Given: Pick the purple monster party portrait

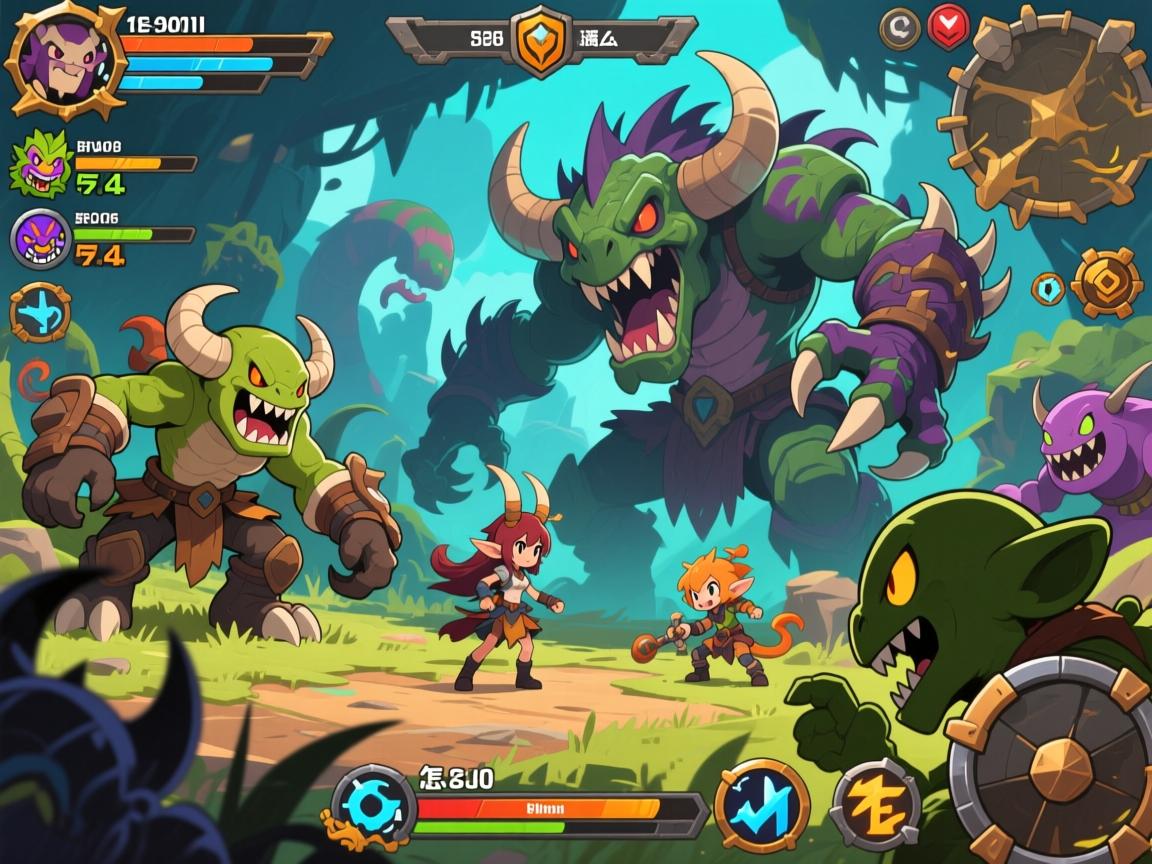Looking at the screenshot, I should 42,238.
